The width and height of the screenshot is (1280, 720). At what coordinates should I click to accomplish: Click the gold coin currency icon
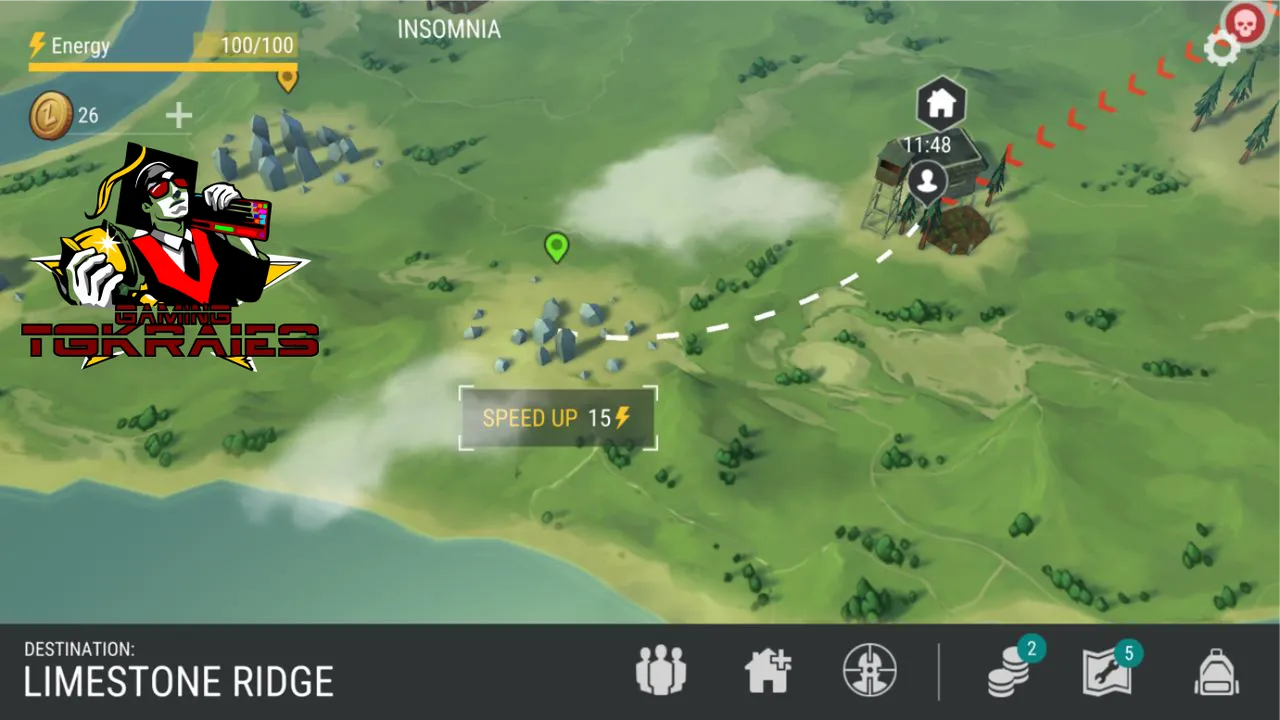tap(50, 116)
